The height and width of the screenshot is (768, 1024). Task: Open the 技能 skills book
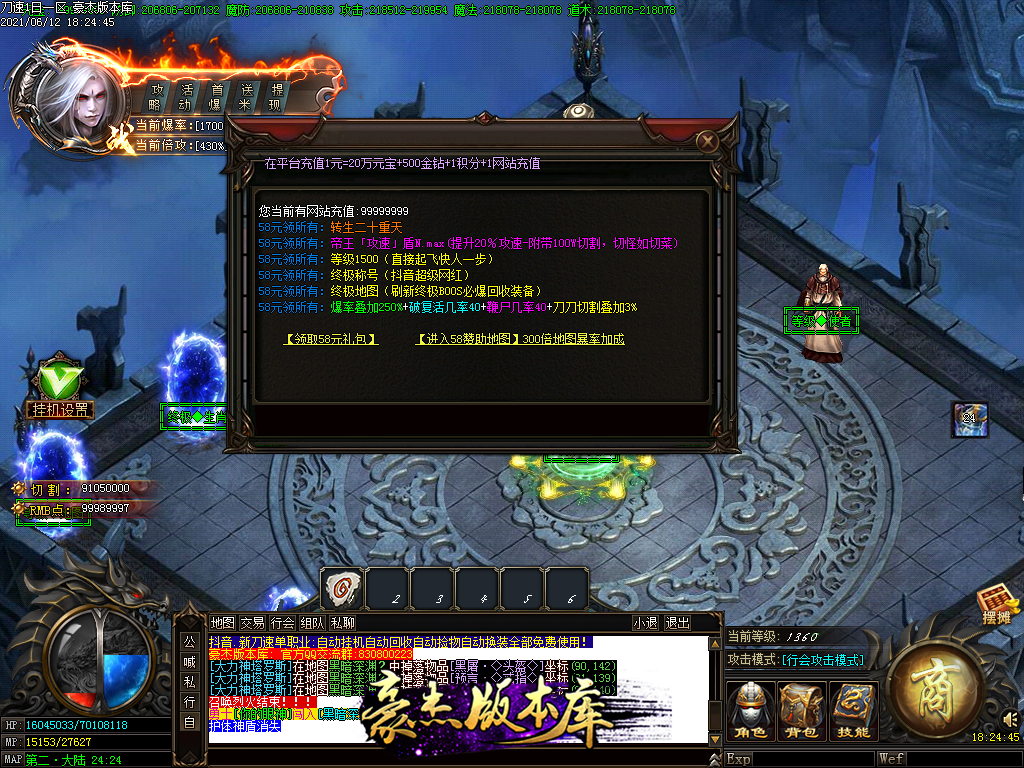[853, 712]
